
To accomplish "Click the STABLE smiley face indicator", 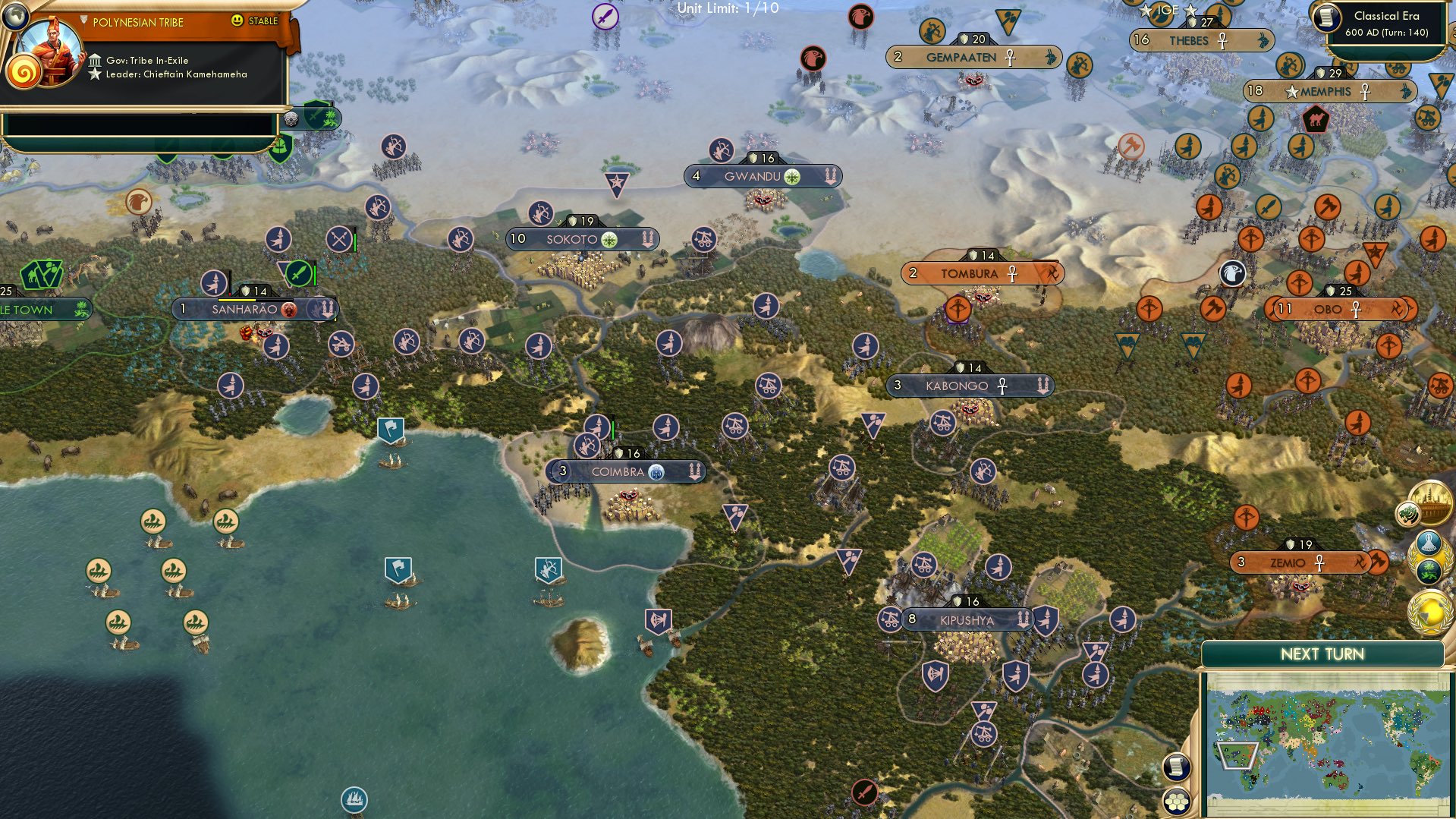I will tap(237, 22).
